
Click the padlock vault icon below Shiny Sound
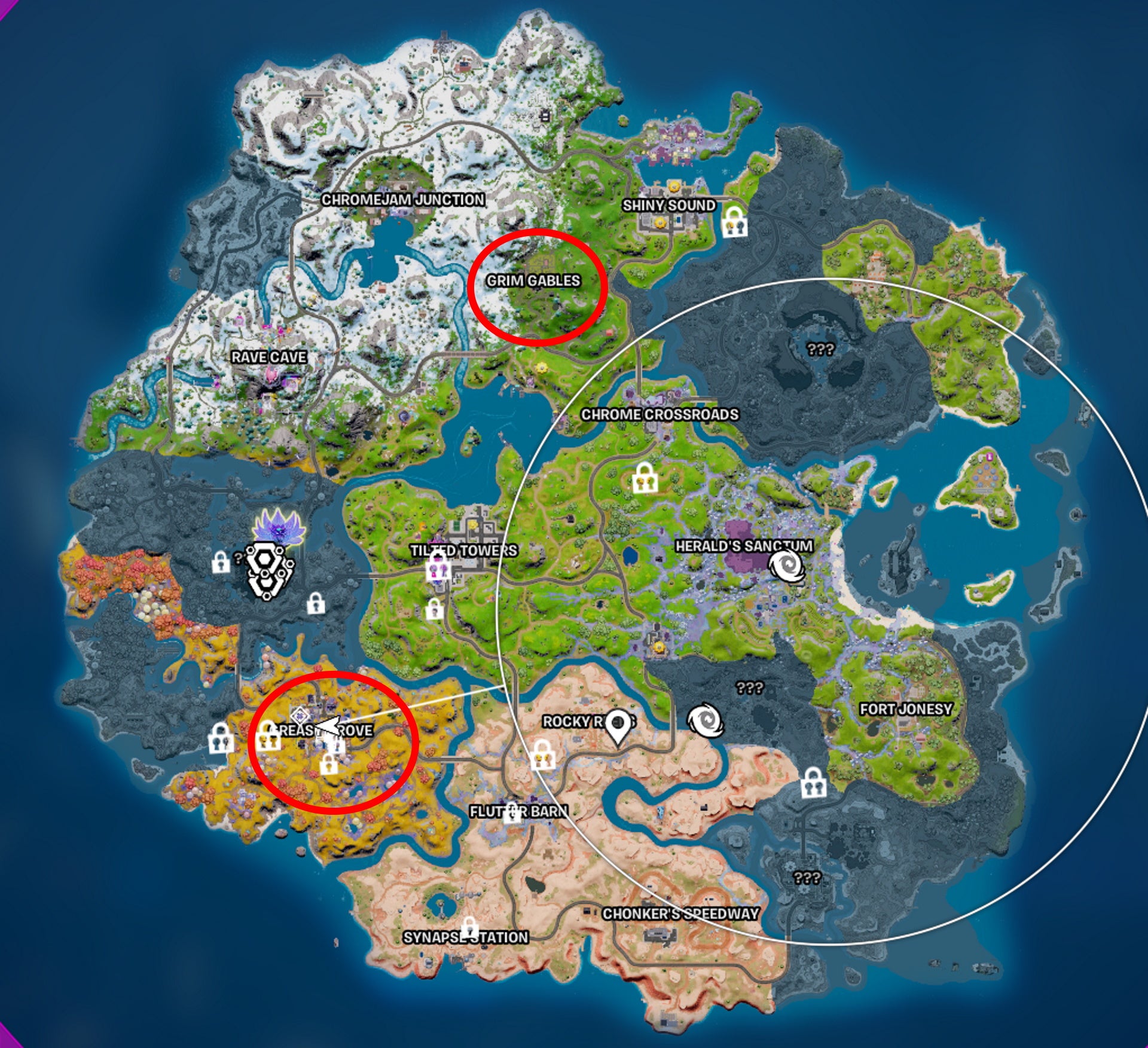[x=735, y=225]
